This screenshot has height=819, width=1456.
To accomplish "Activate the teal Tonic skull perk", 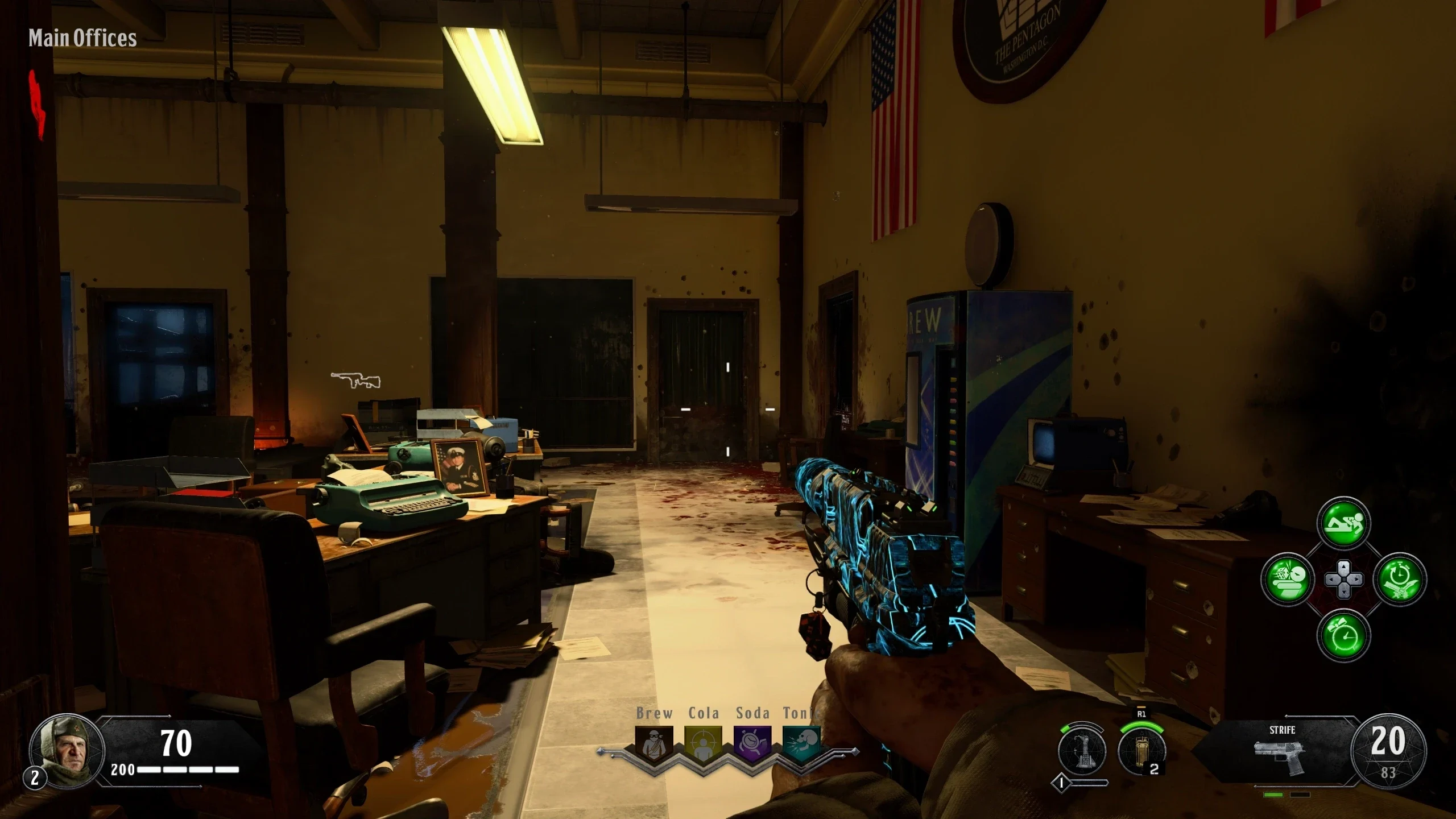I will pyautogui.click(x=802, y=744).
